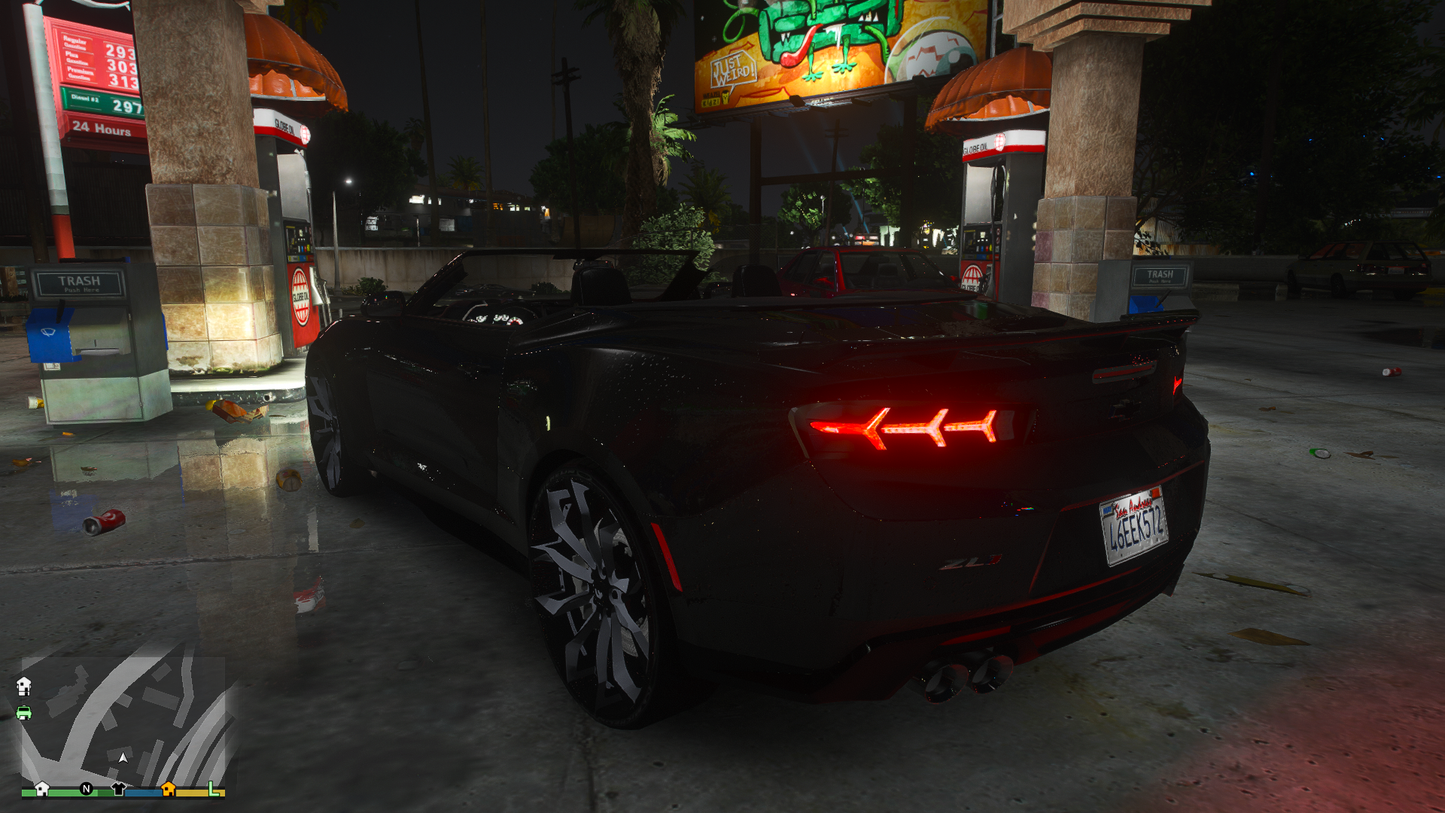Select the black t-shirt clothing store blip
The height and width of the screenshot is (813, 1445).
click(x=118, y=789)
